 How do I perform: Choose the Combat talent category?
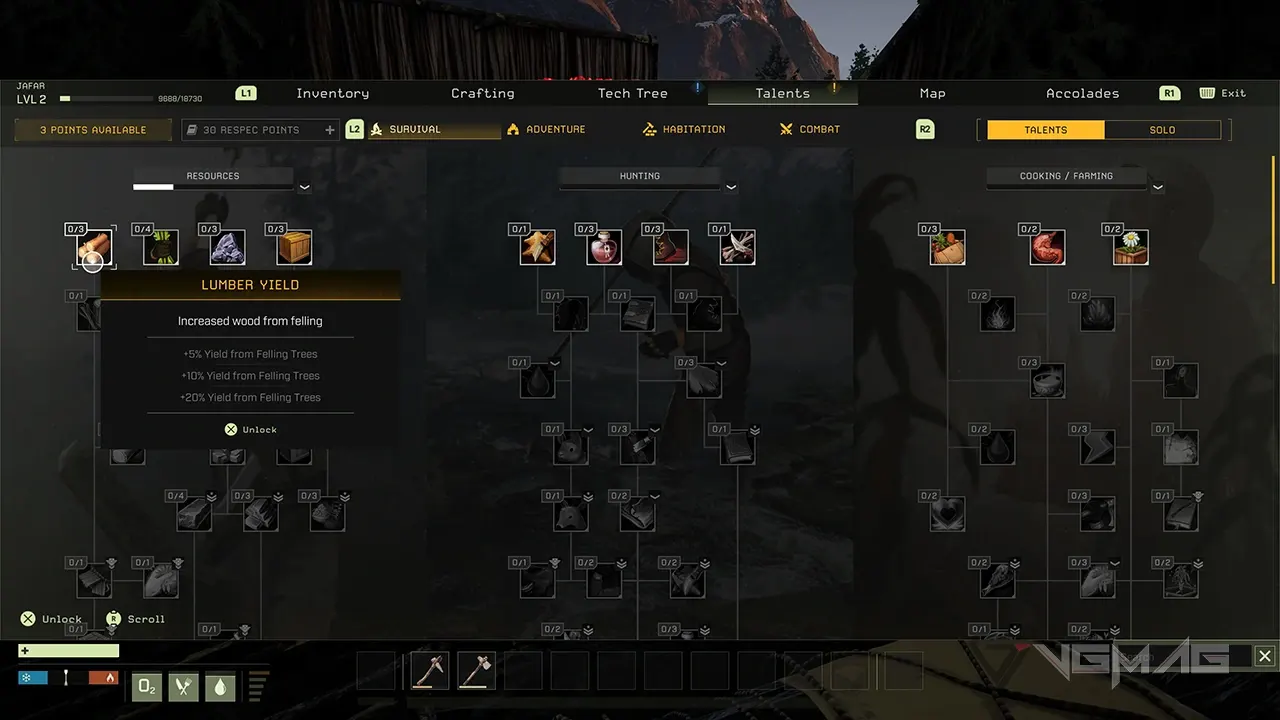coord(810,129)
